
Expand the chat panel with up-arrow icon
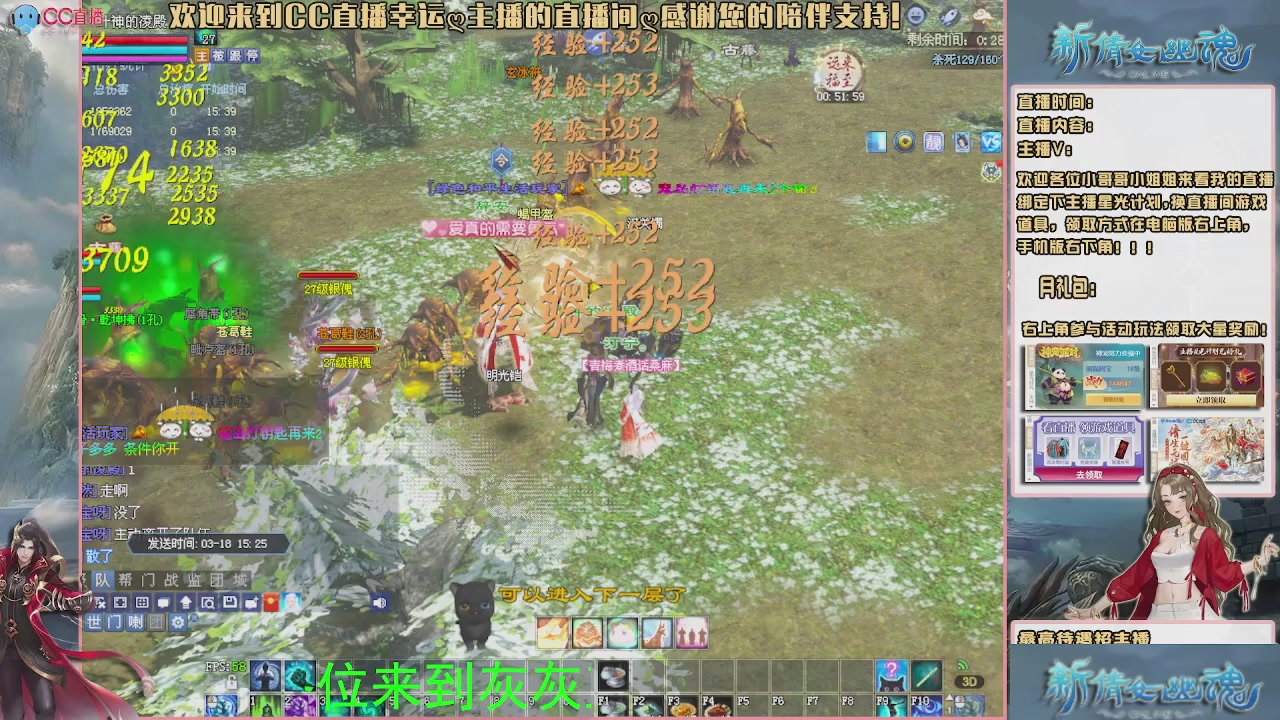point(185,602)
